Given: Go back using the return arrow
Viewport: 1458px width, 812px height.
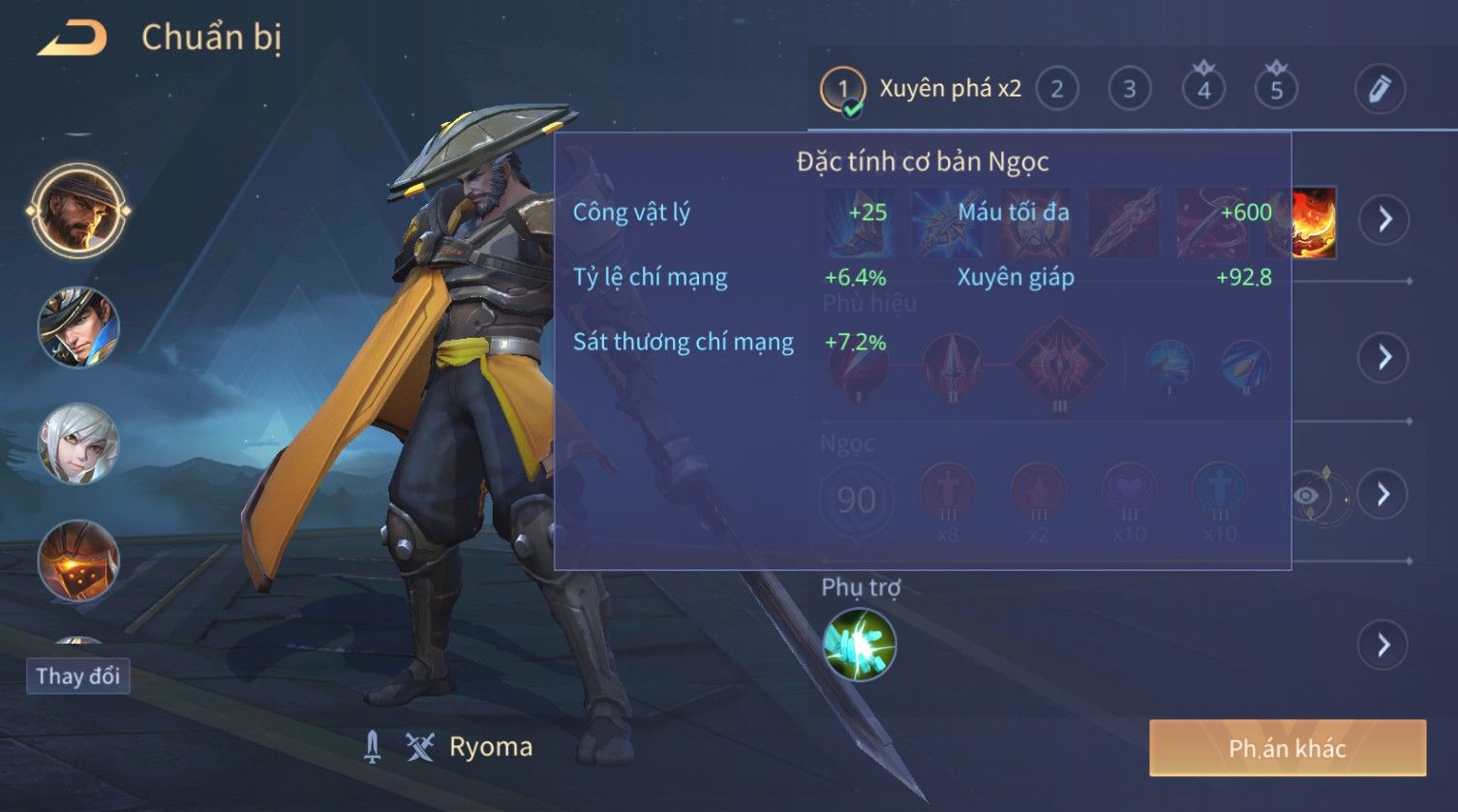Looking at the screenshot, I should click(x=72, y=39).
